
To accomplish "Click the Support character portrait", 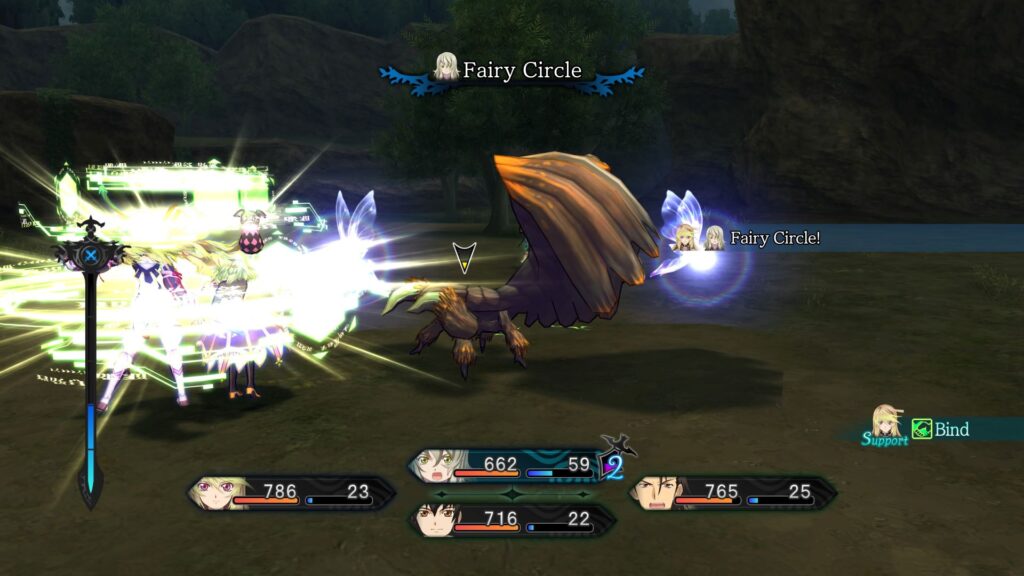I will point(885,423).
